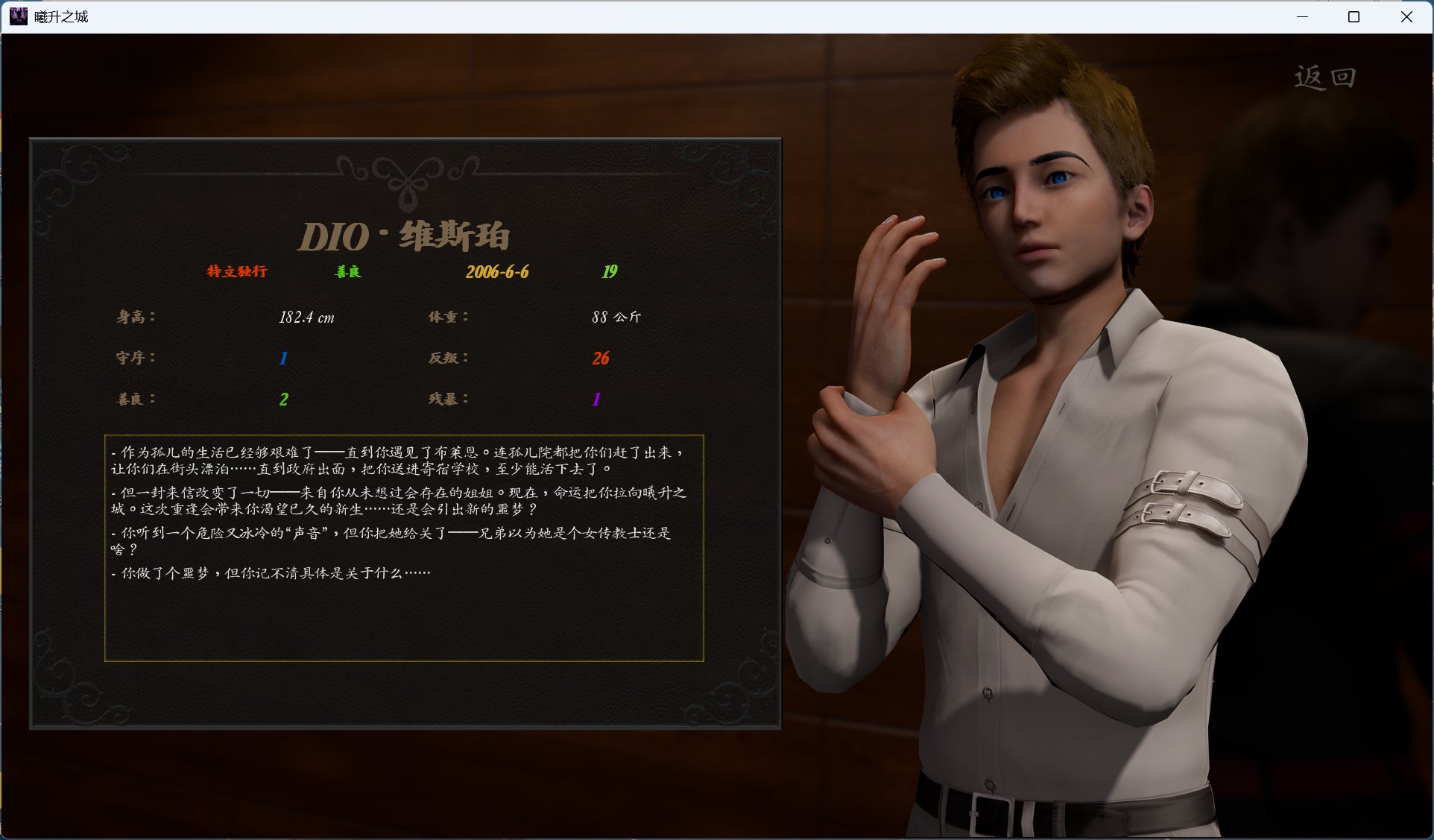
Task: Click the 身高 value 182.4 cm
Action: pyautogui.click(x=306, y=317)
